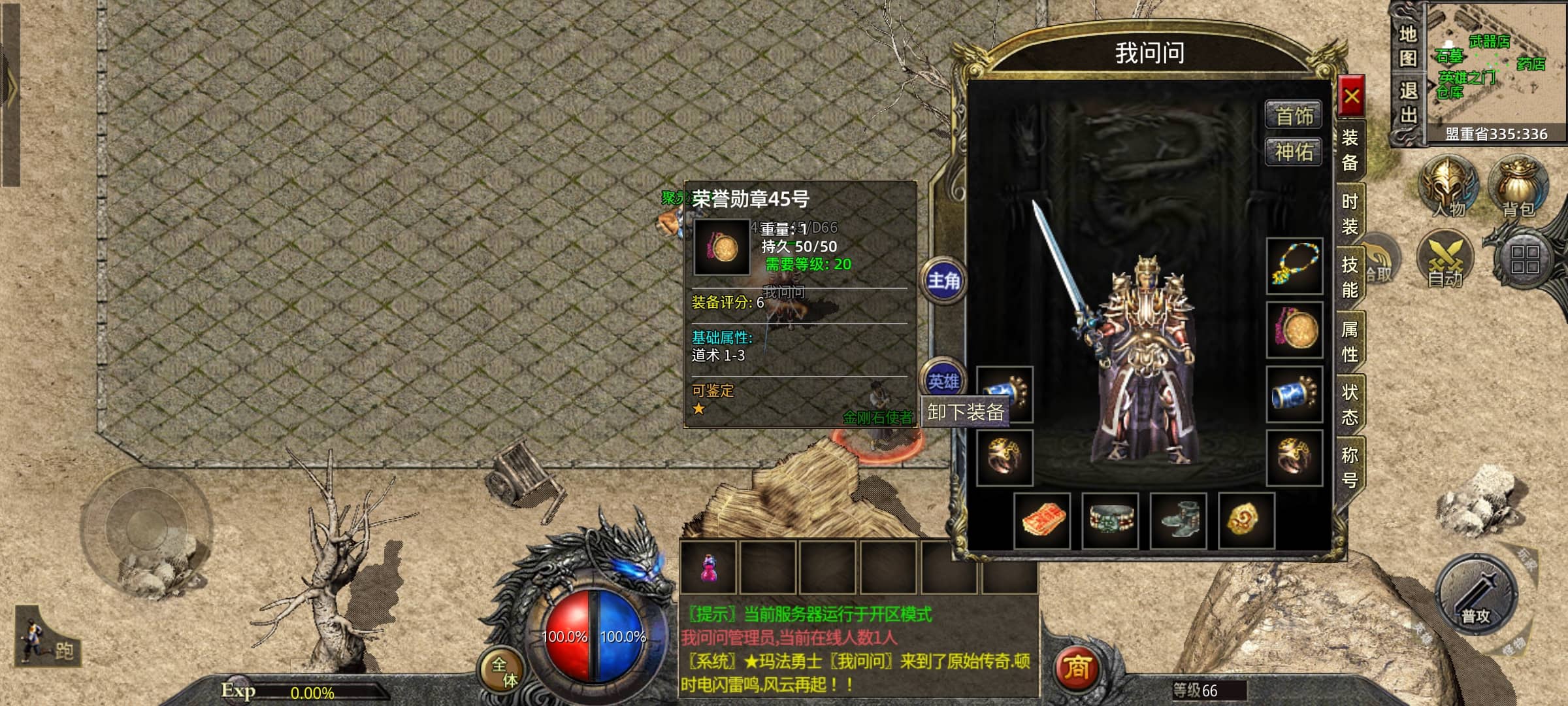Viewport: 1568px width, 706px height.
Task: Use the 普攻 basic attack button
Action: (x=1475, y=595)
